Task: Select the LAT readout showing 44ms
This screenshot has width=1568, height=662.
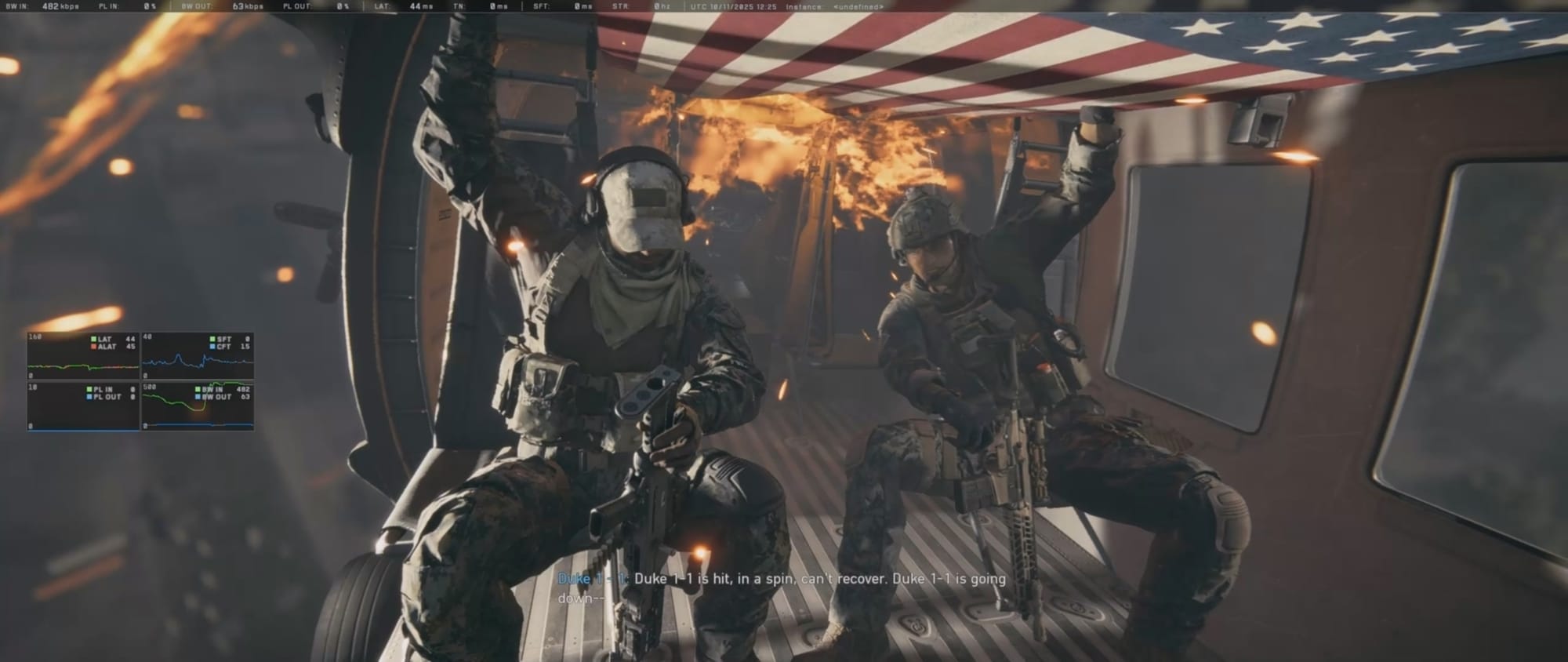Action: pyautogui.click(x=404, y=7)
